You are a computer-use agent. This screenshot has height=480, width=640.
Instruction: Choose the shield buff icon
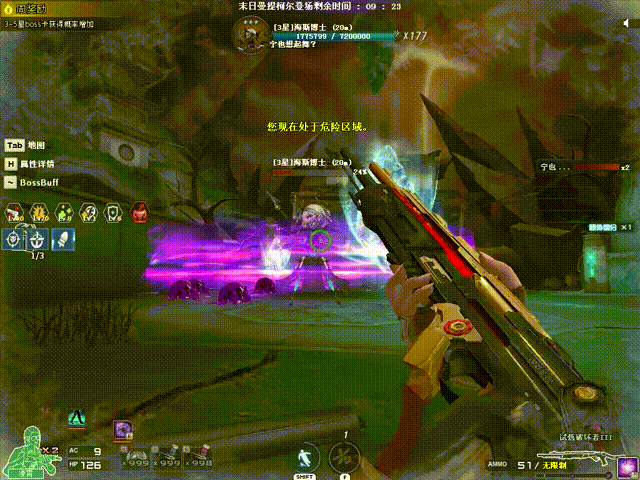coord(112,212)
